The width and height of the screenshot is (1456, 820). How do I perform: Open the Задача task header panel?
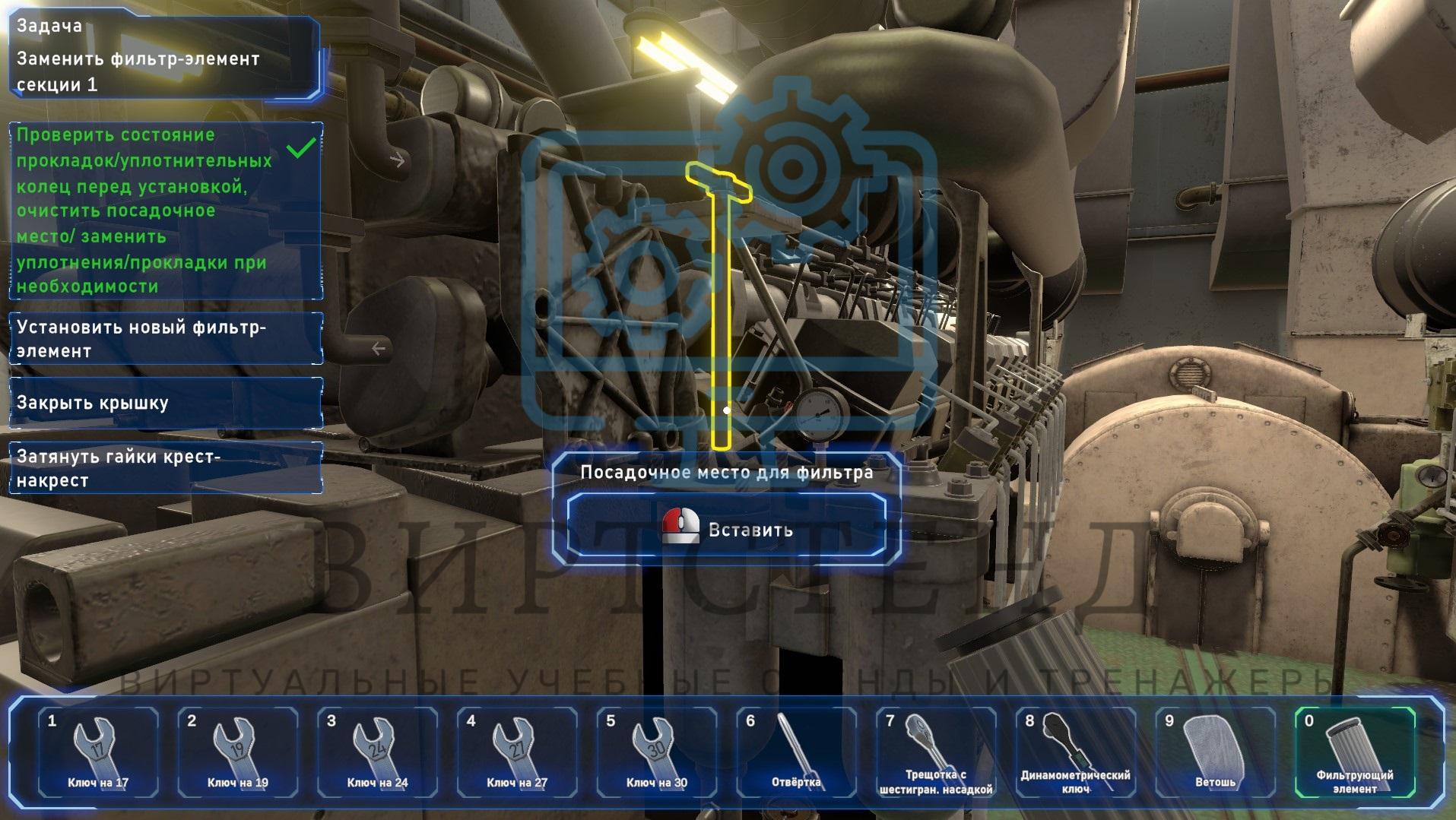pyautogui.click(x=165, y=56)
